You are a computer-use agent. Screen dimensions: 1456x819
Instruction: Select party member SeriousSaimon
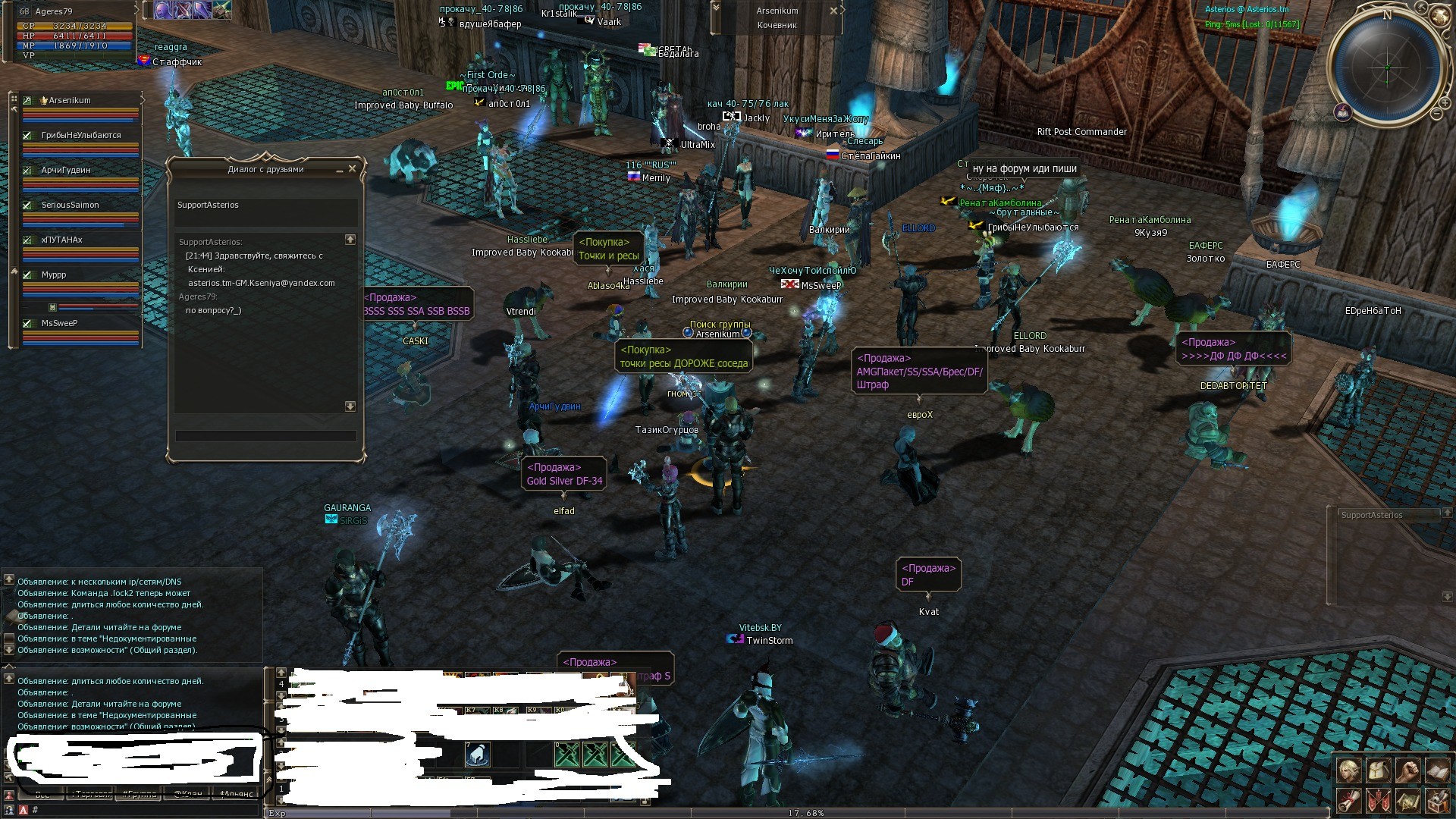(70, 205)
